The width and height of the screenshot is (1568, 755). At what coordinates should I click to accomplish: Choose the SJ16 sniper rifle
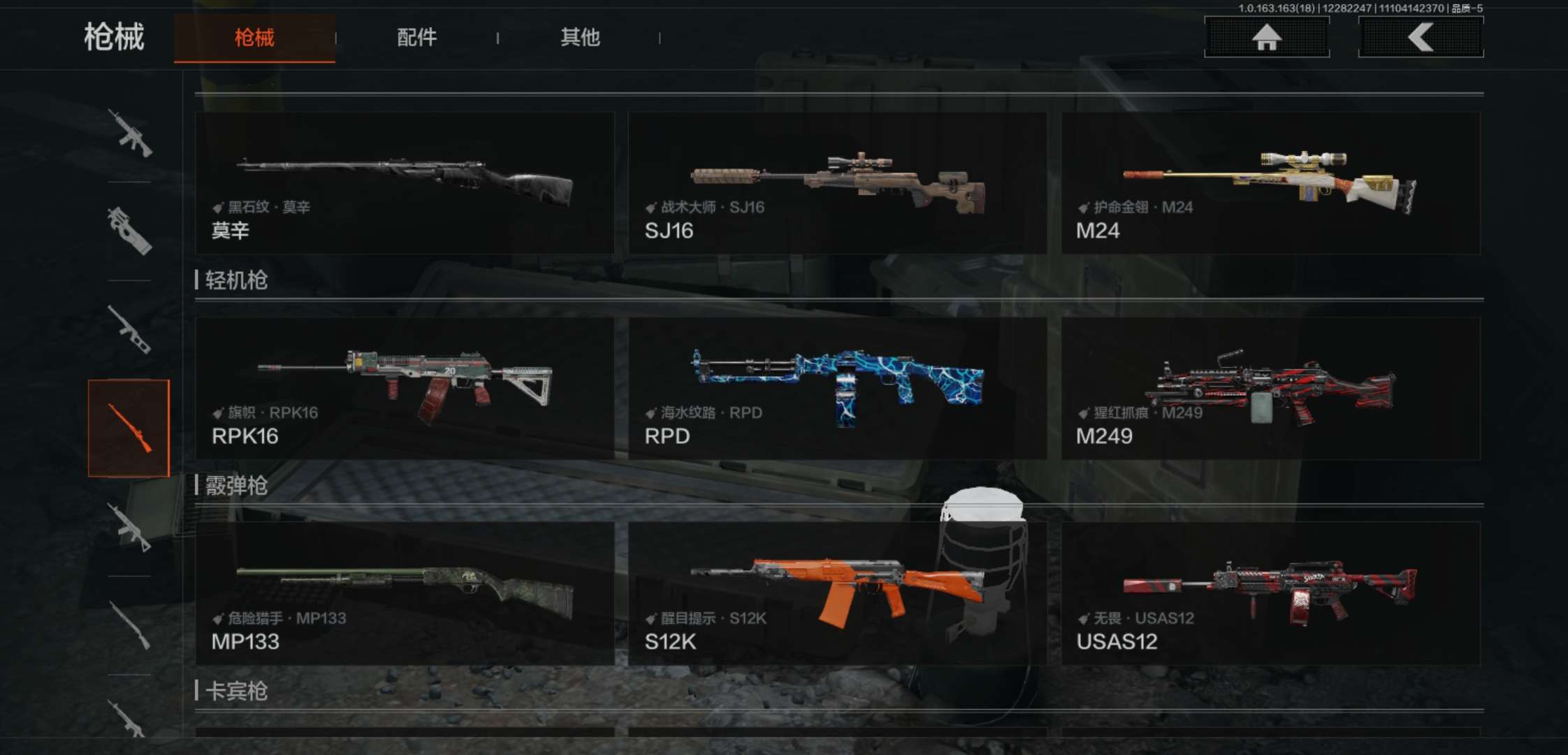(837, 183)
